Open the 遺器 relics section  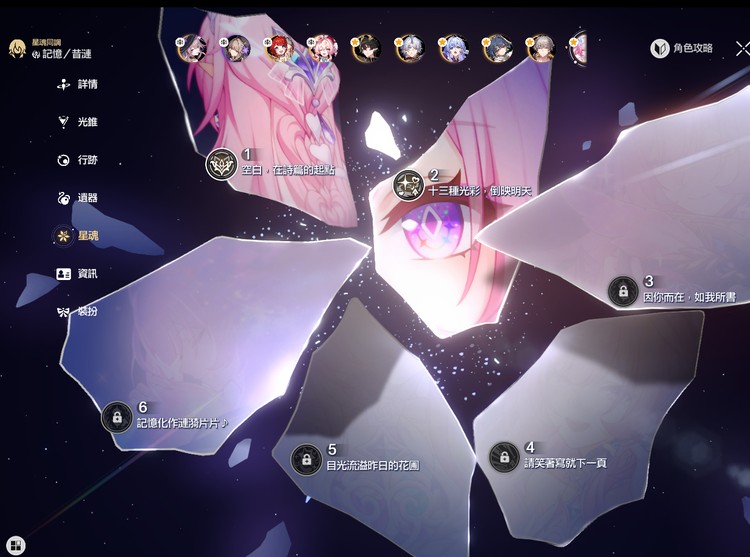[78, 198]
